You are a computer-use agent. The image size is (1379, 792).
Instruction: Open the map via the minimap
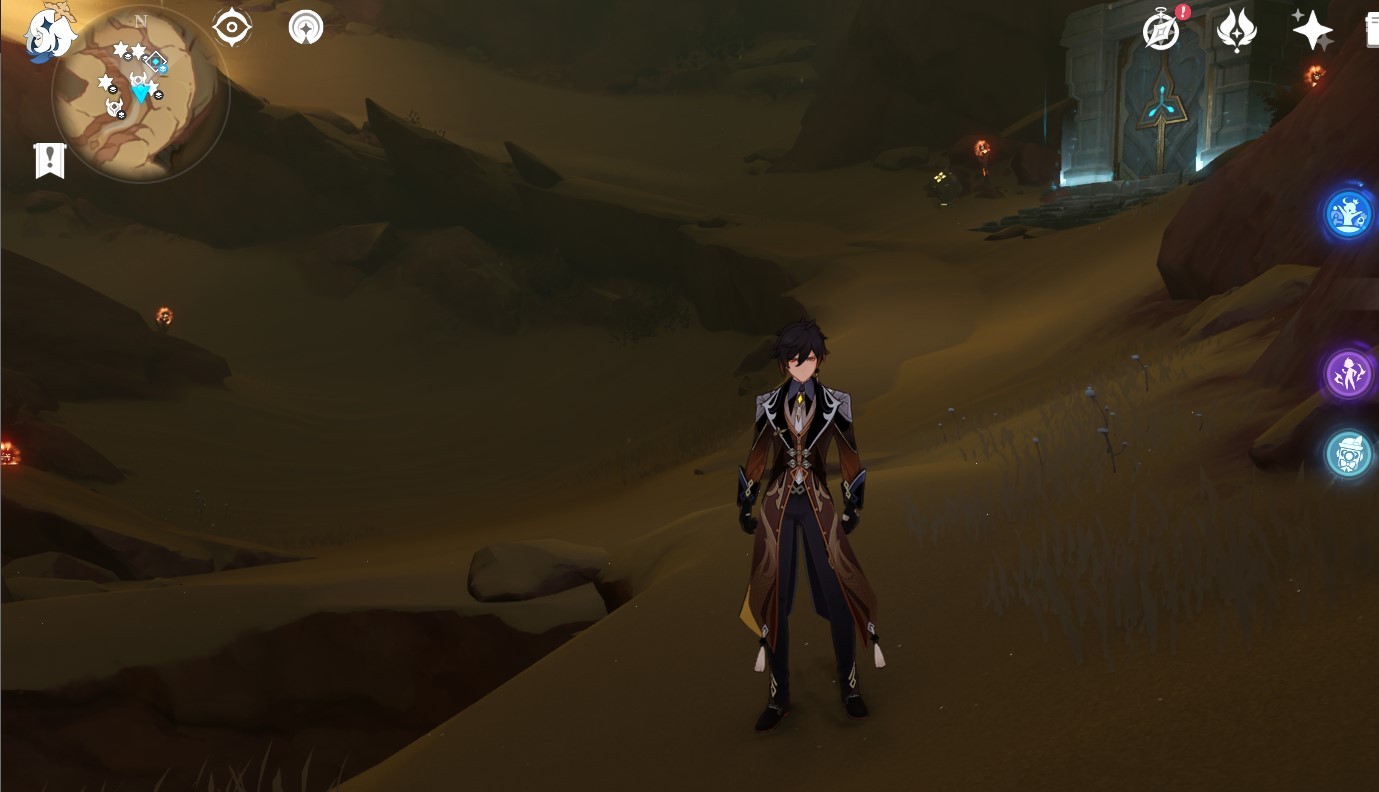pyautogui.click(x=140, y=95)
